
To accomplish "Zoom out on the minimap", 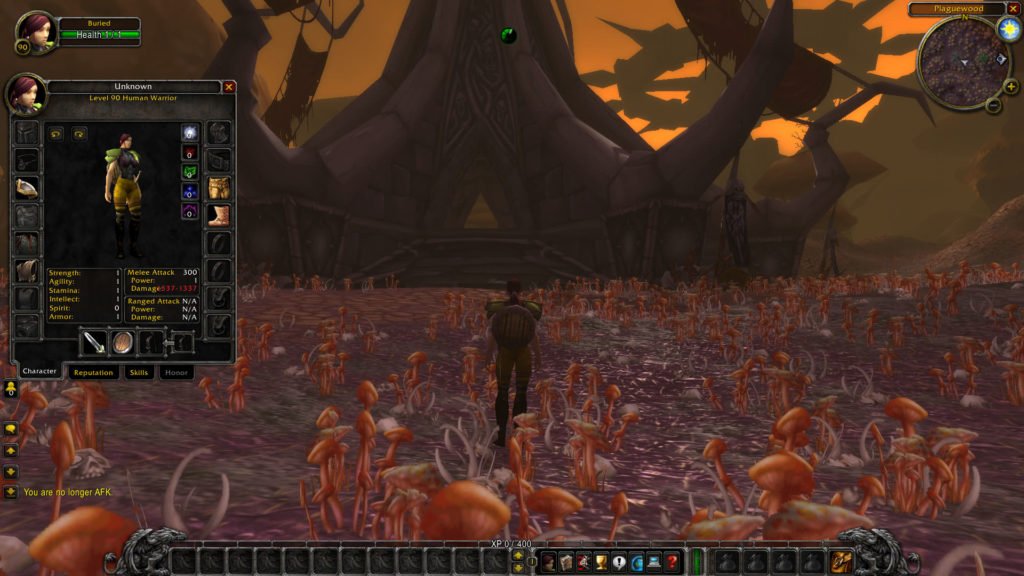I will (x=993, y=104).
